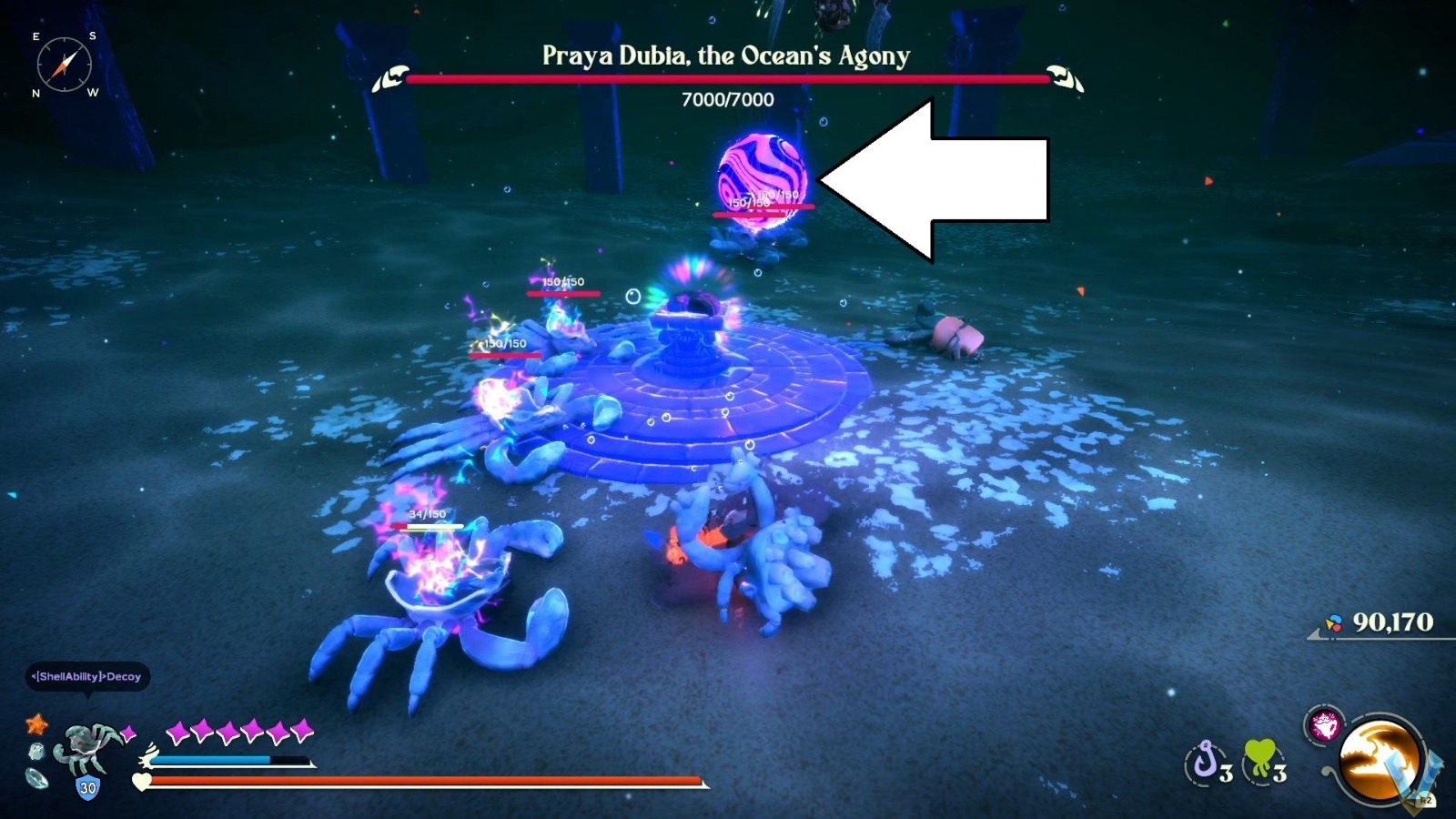The width and height of the screenshot is (1456, 819).
Task: Toggle the level 30 shield badge
Action: coord(86,786)
